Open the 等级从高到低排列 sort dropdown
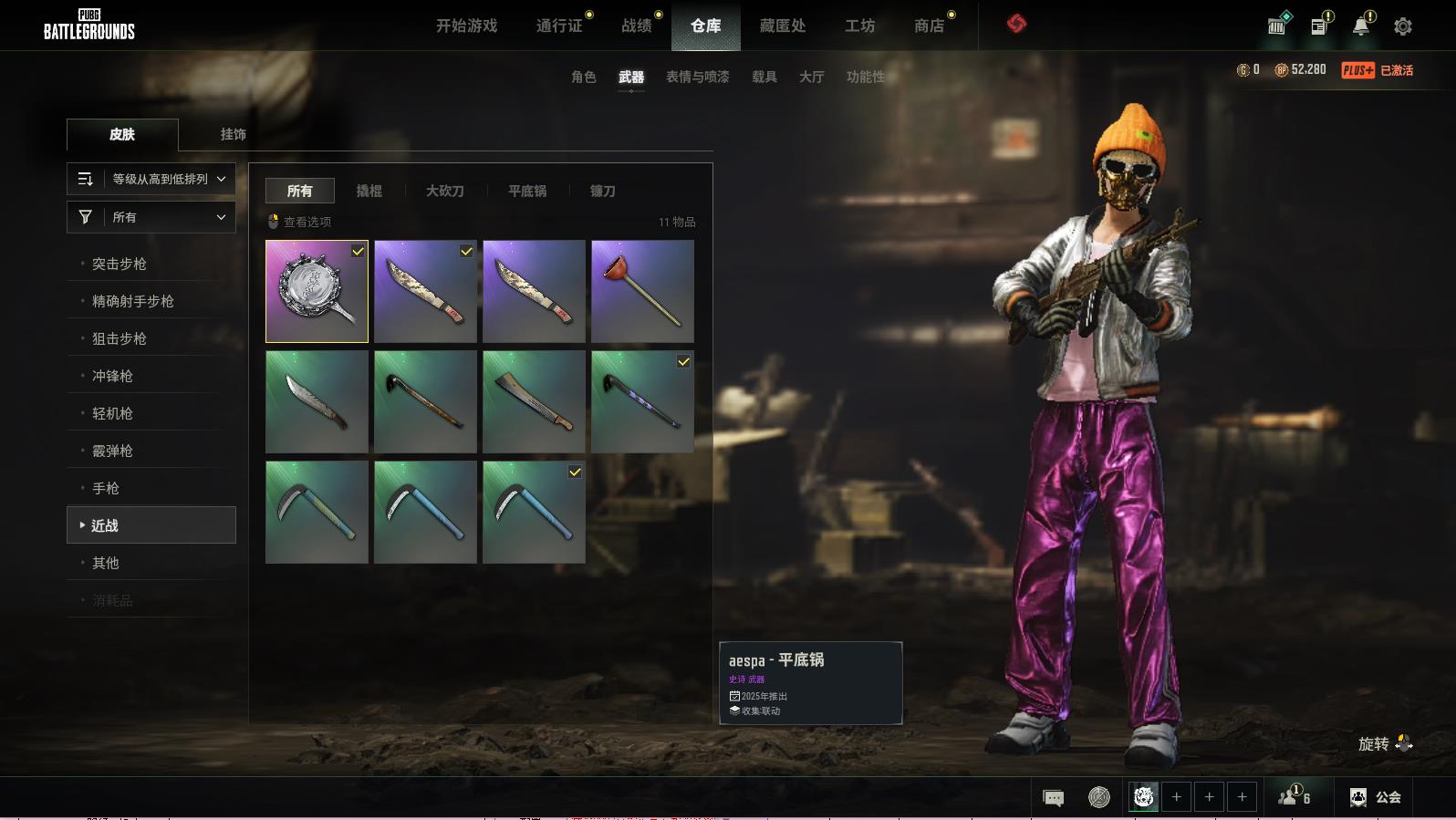 tap(151, 179)
